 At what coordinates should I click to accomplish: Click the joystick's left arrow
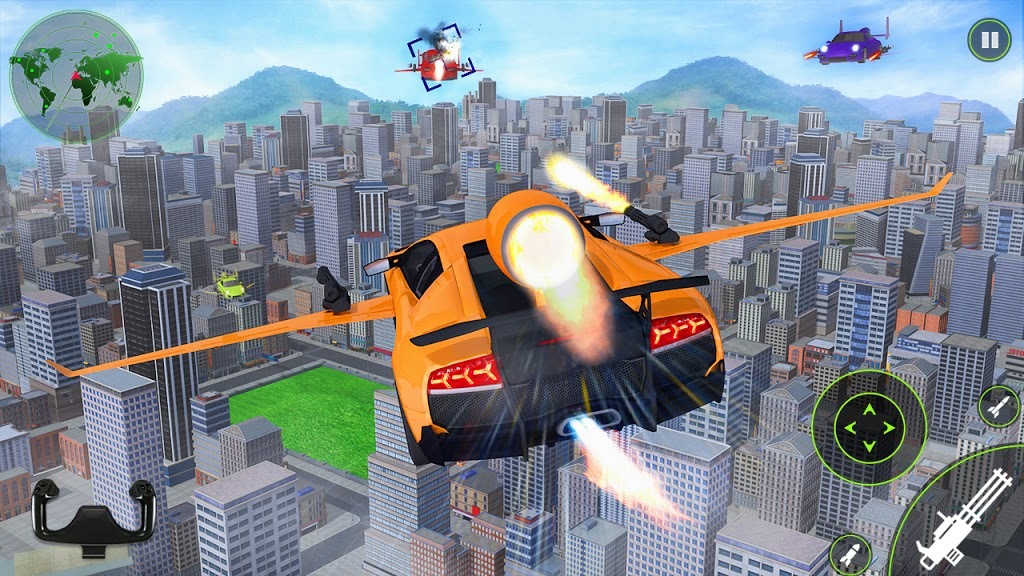click(849, 428)
